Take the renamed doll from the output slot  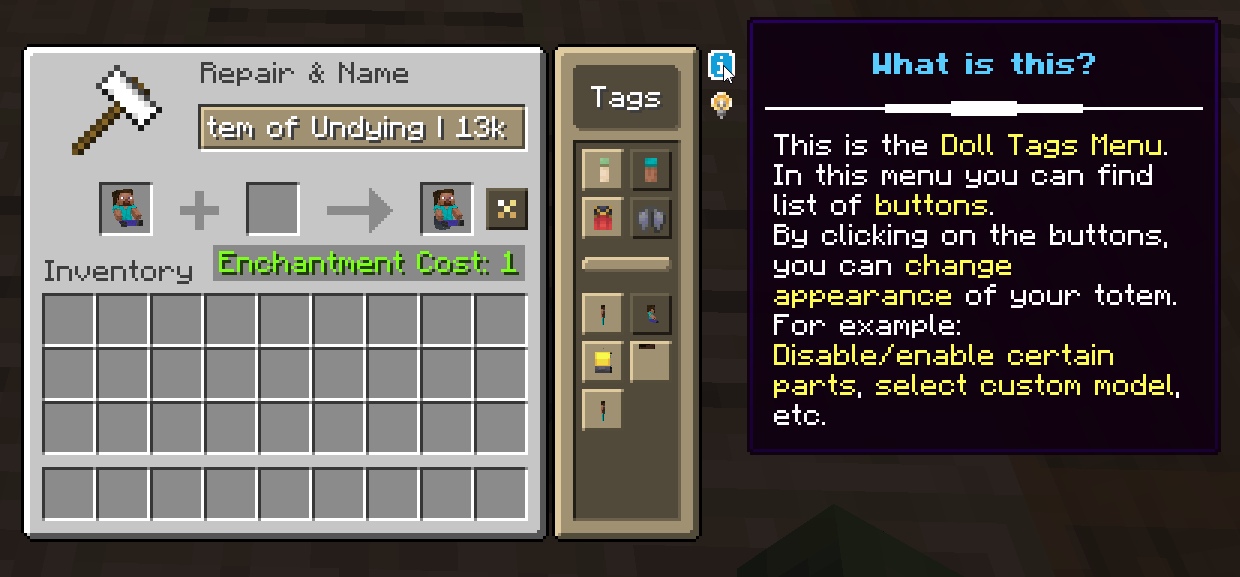pos(446,209)
